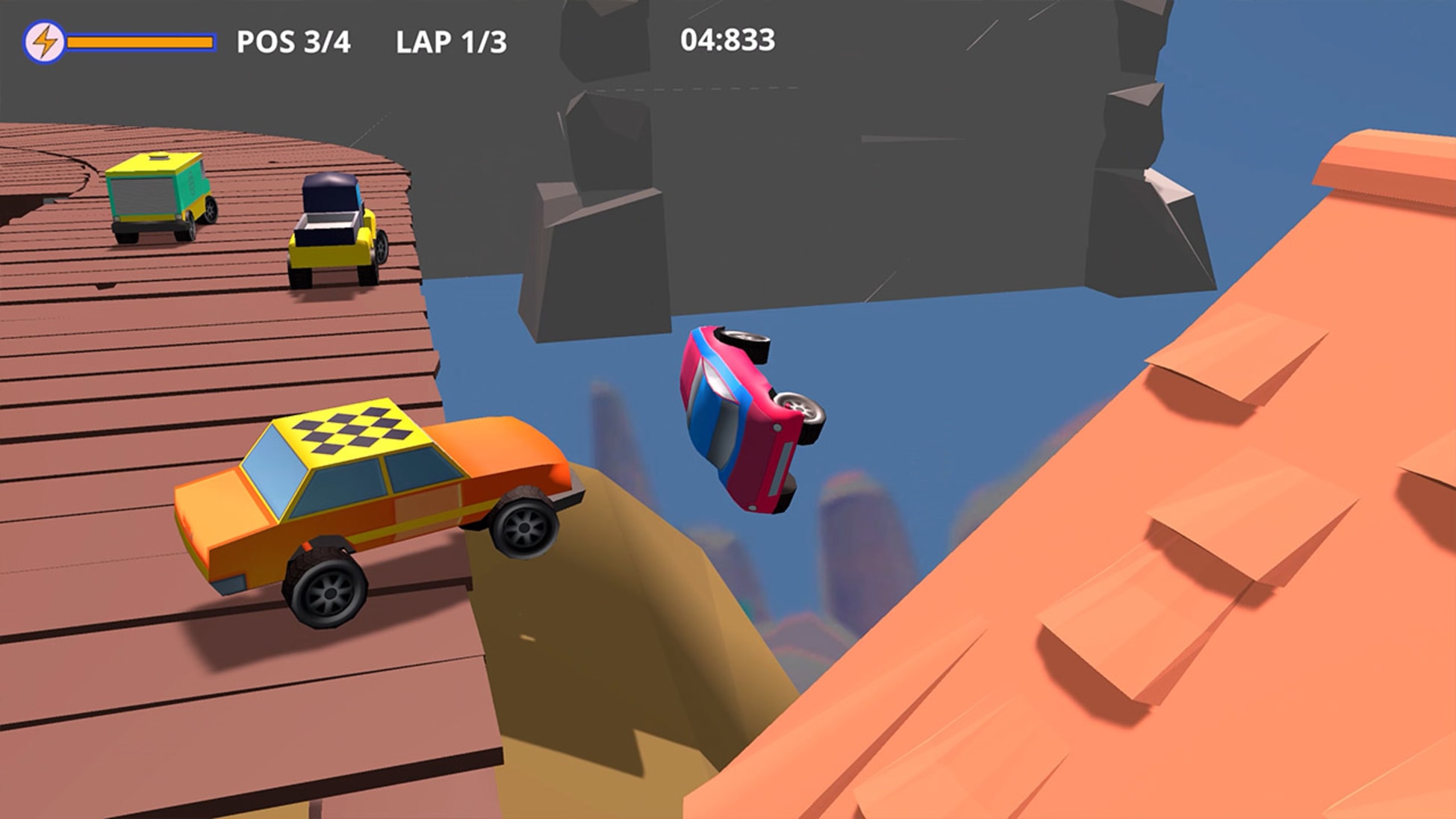Click the orange boost progress bar

click(138, 42)
